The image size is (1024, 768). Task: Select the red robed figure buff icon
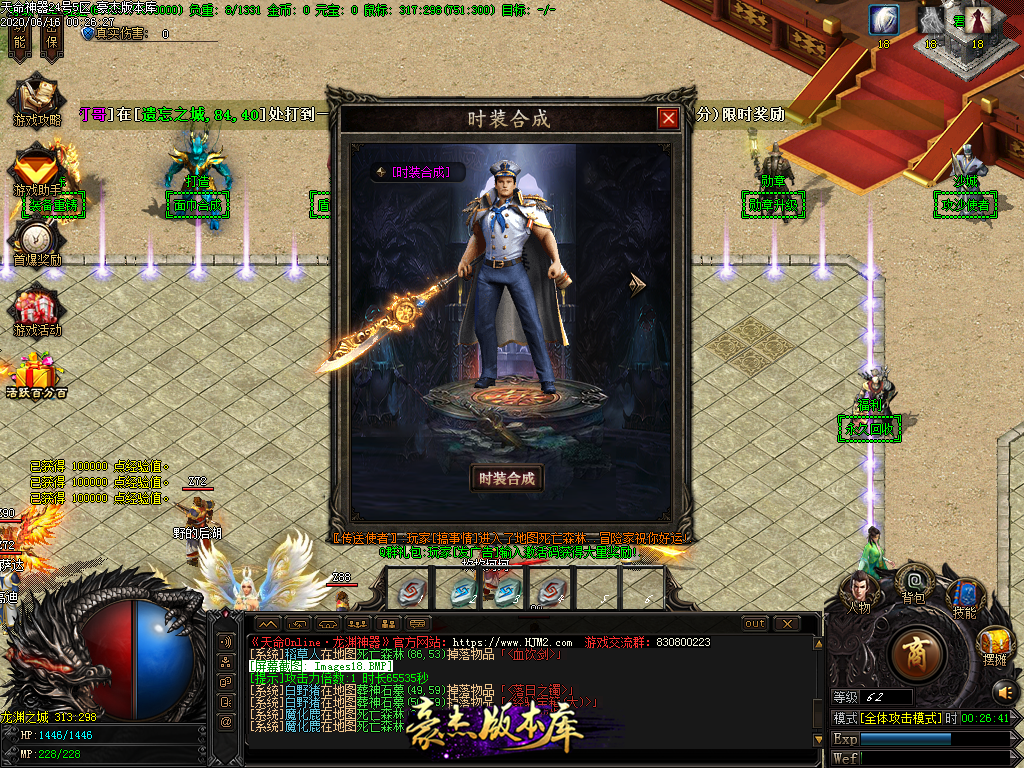(978, 20)
